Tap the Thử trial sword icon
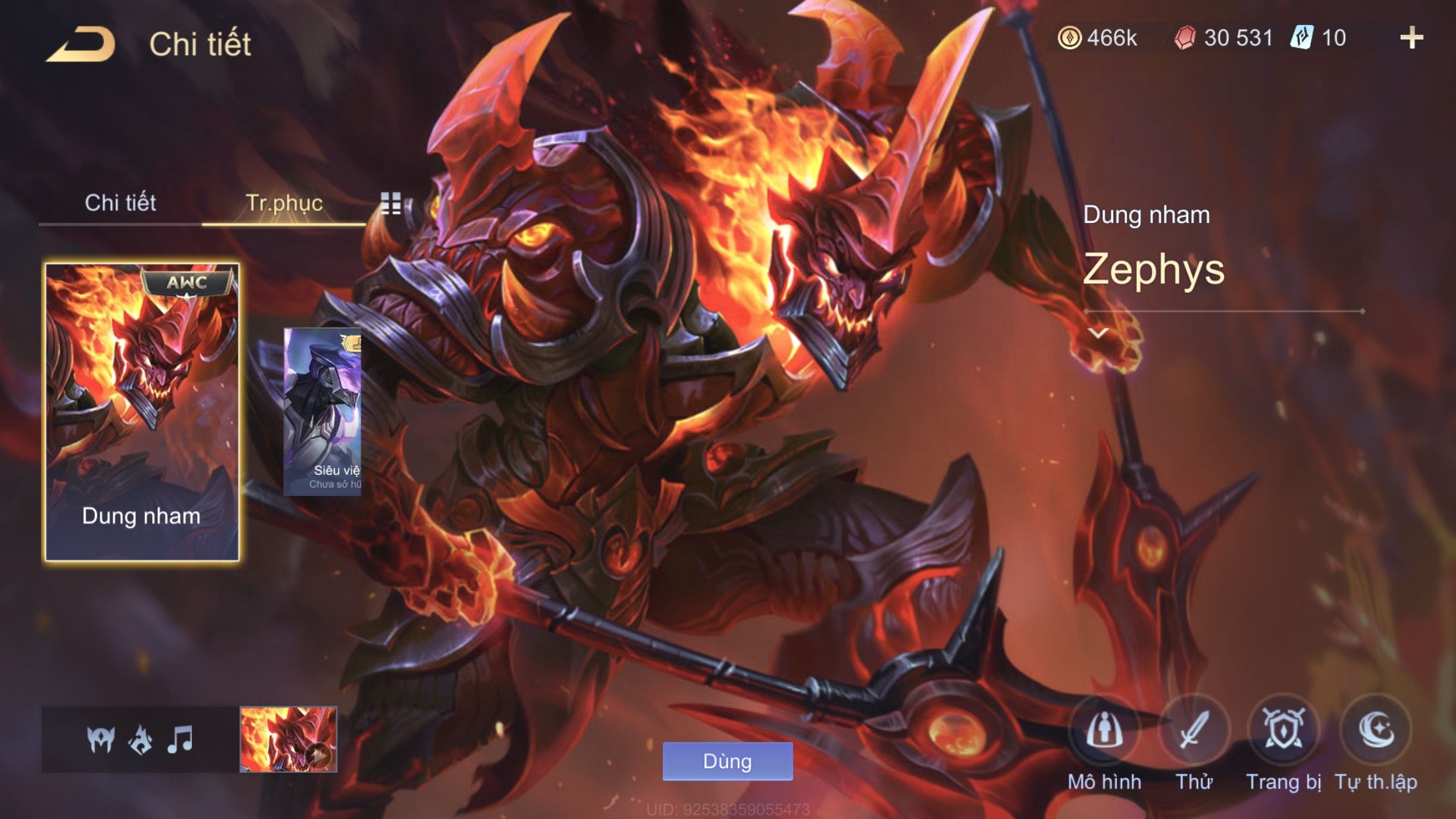1456x819 pixels. [x=1194, y=731]
